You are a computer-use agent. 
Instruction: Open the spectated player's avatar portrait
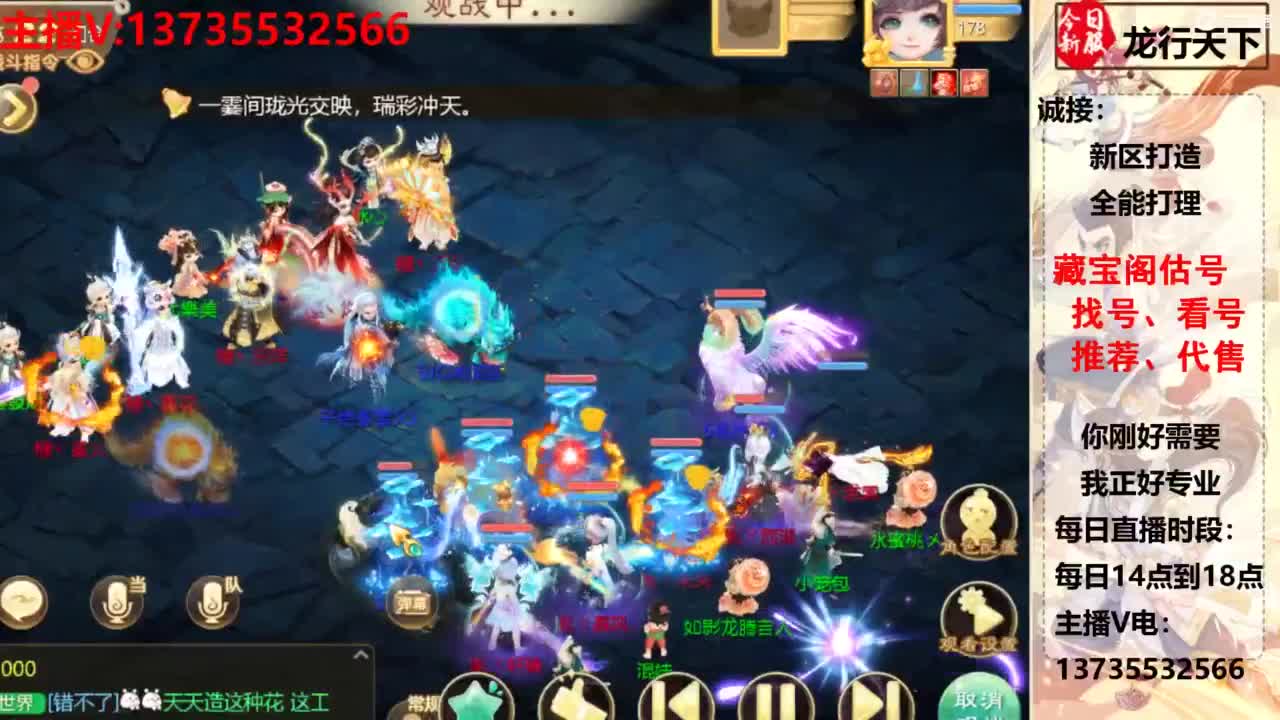point(909,32)
